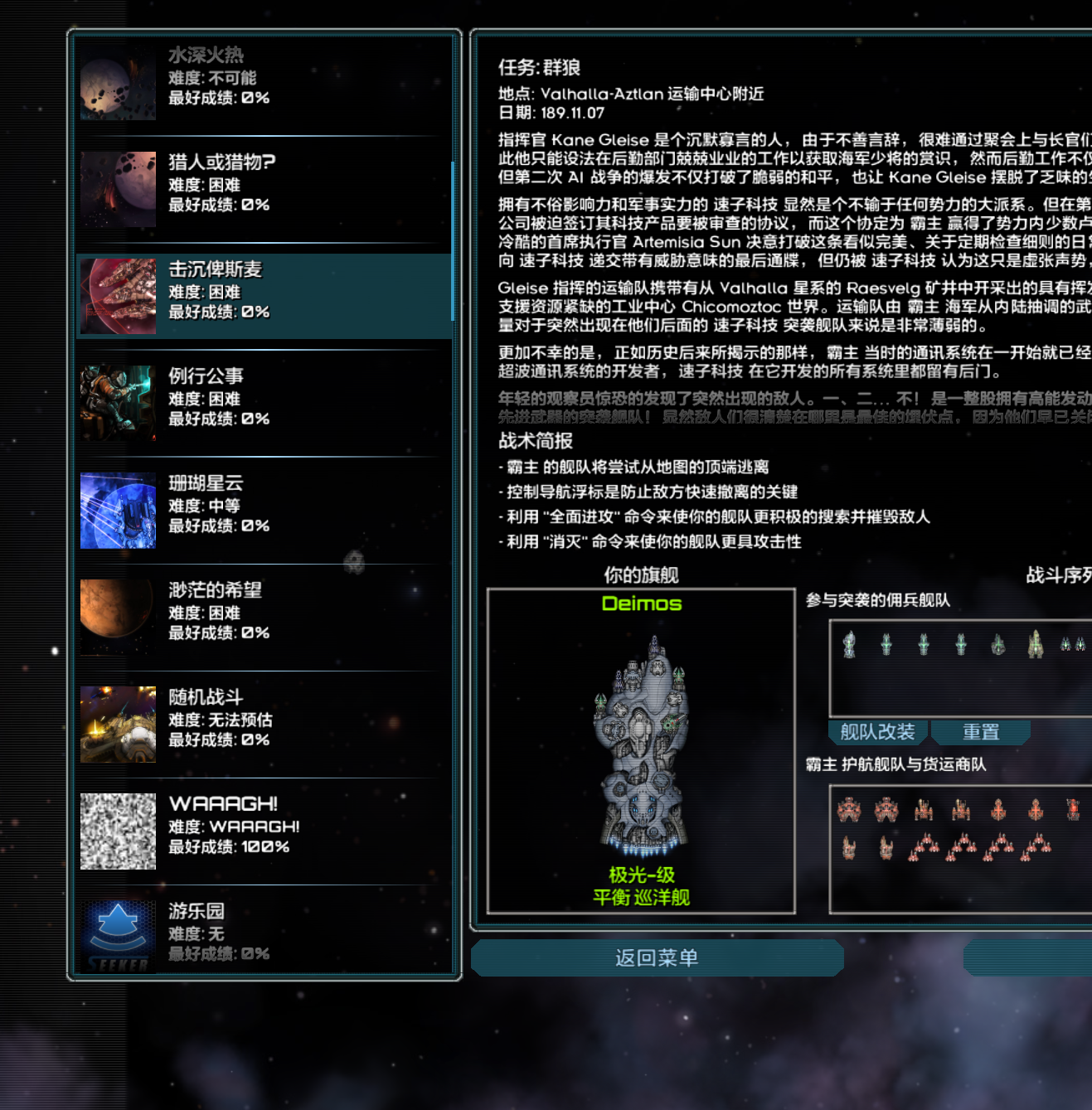The width and height of the screenshot is (1092, 1110).
Task: Select the red freighter icon at end of escort row
Action: coord(1073,810)
